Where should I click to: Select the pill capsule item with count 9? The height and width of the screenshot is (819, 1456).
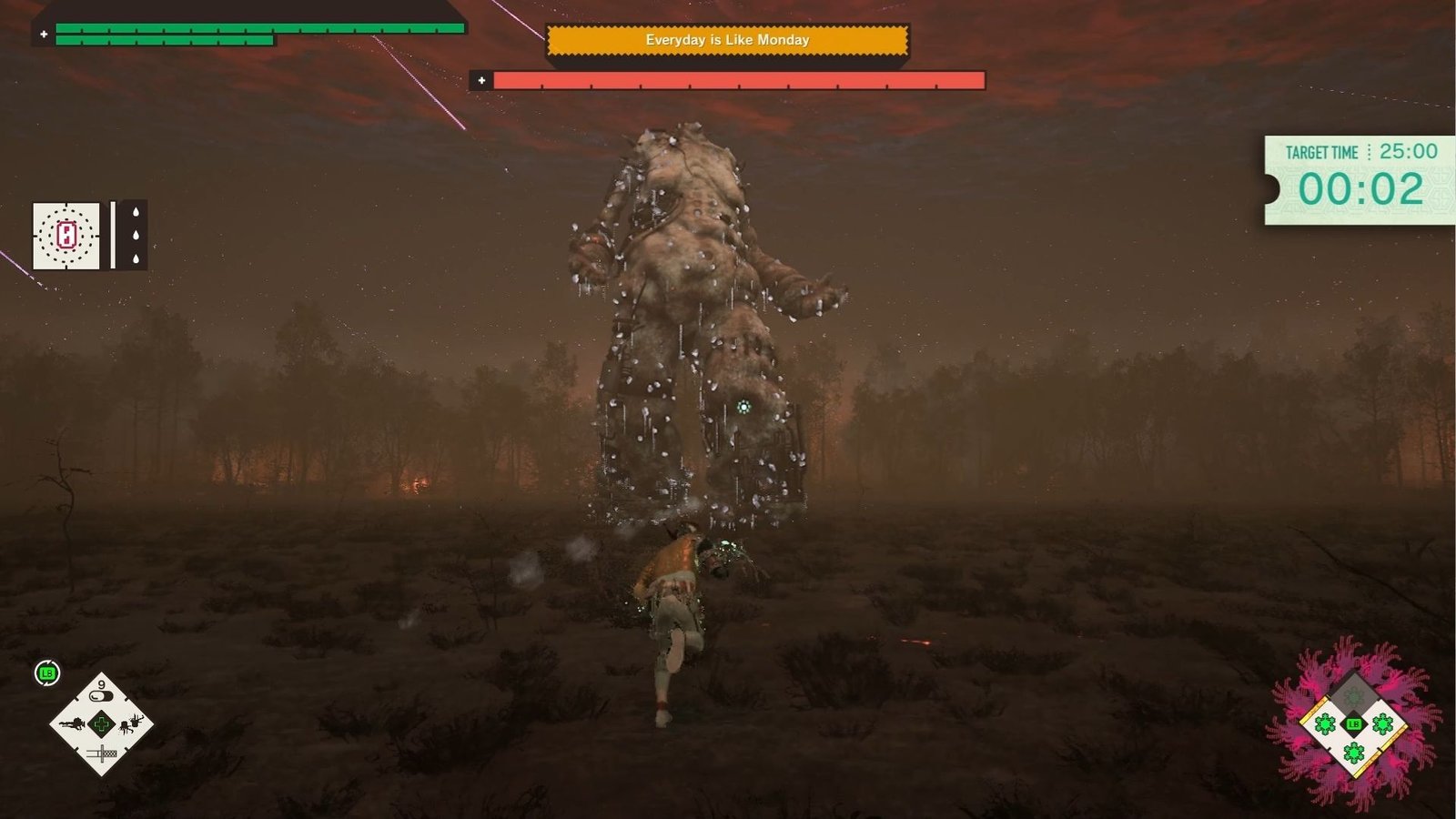[101, 694]
